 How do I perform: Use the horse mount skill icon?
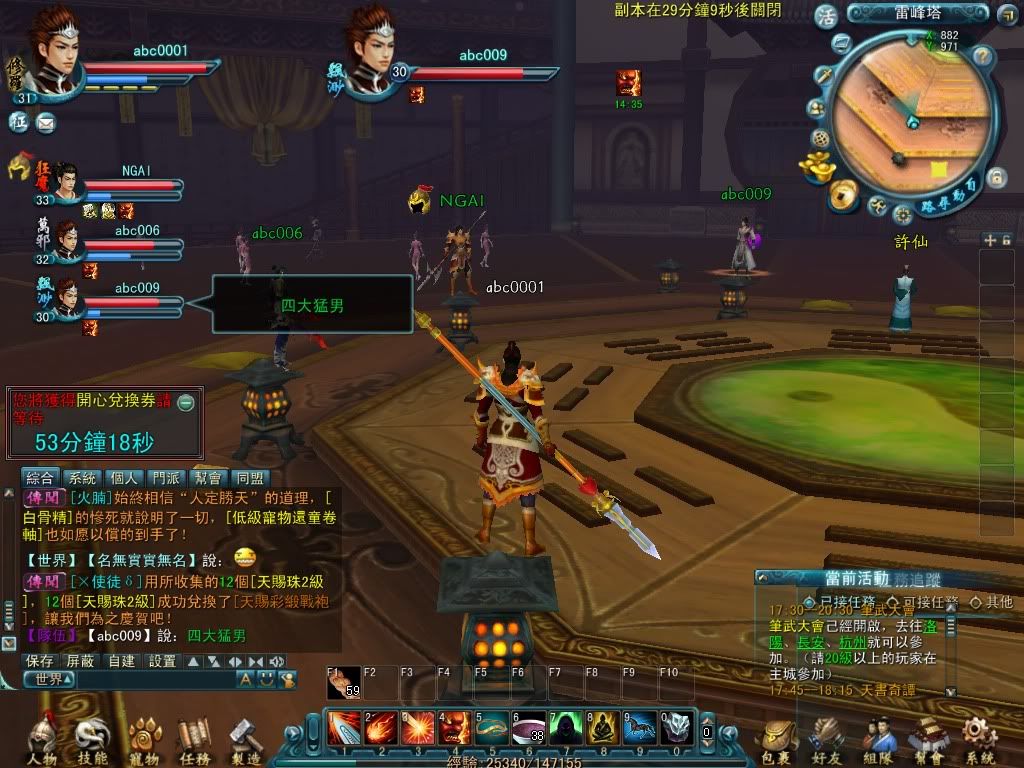coord(640,727)
